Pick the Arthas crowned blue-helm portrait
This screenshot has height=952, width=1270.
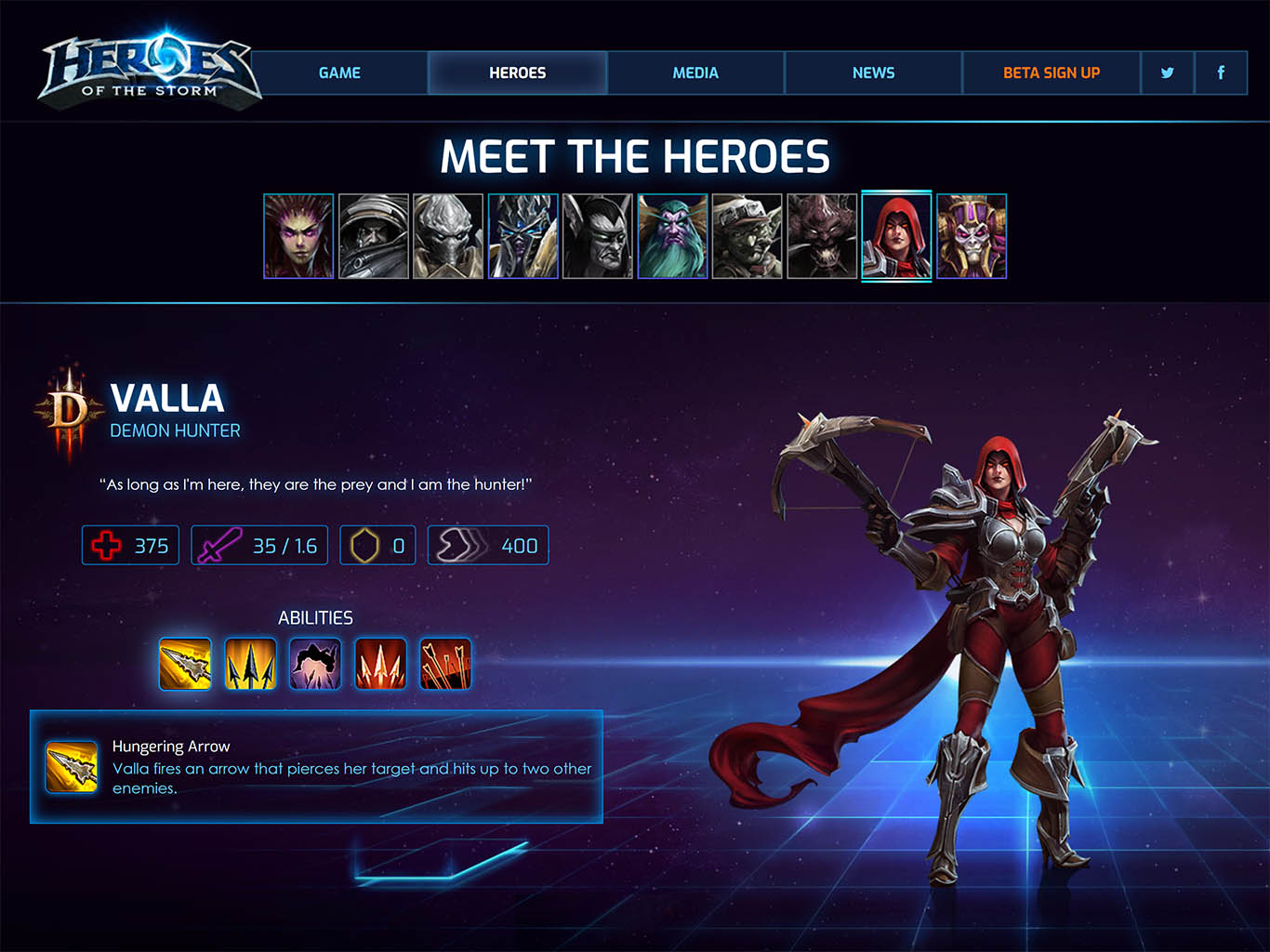coord(523,236)
